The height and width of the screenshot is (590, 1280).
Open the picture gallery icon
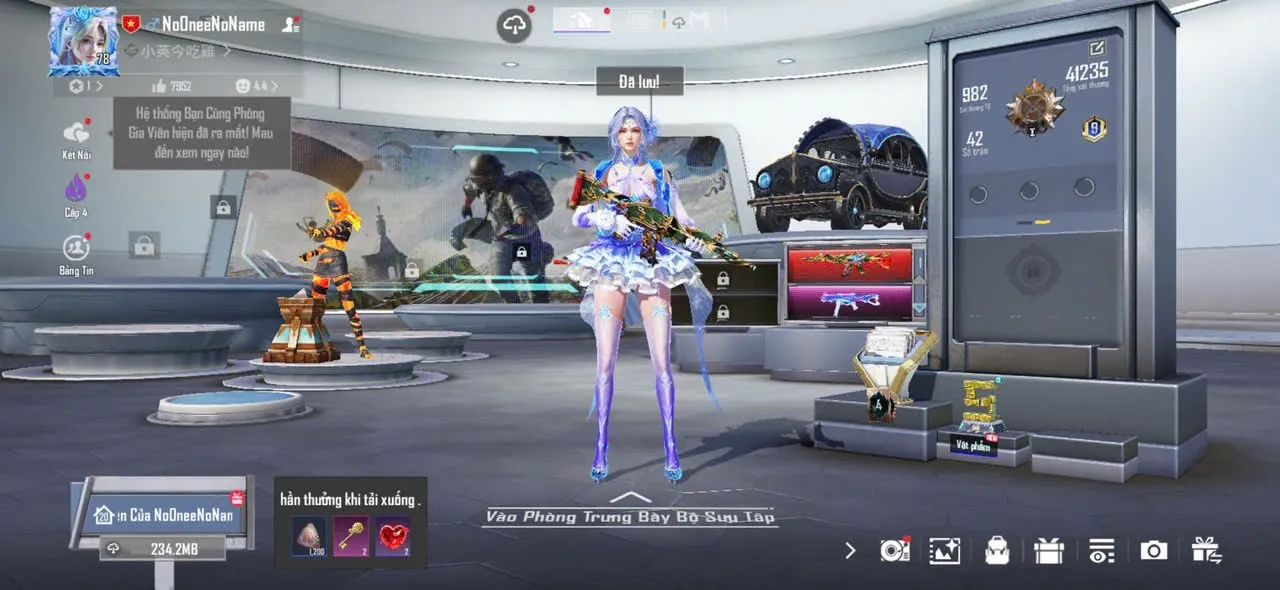[x=944, y=550]
